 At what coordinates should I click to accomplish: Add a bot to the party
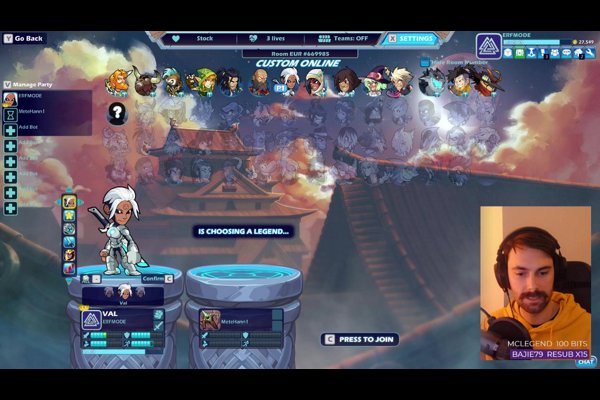28,129
